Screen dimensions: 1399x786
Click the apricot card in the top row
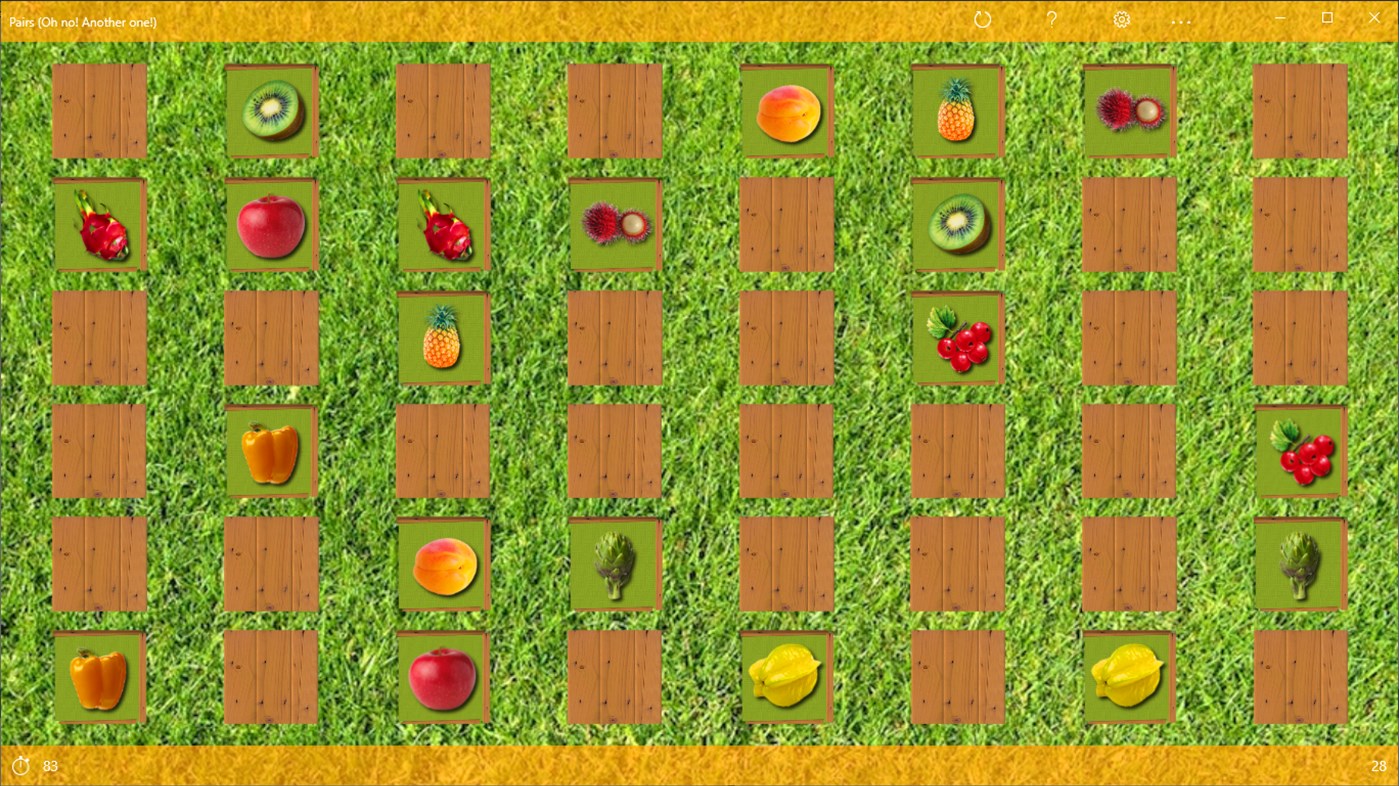click(x=786, y=110)
